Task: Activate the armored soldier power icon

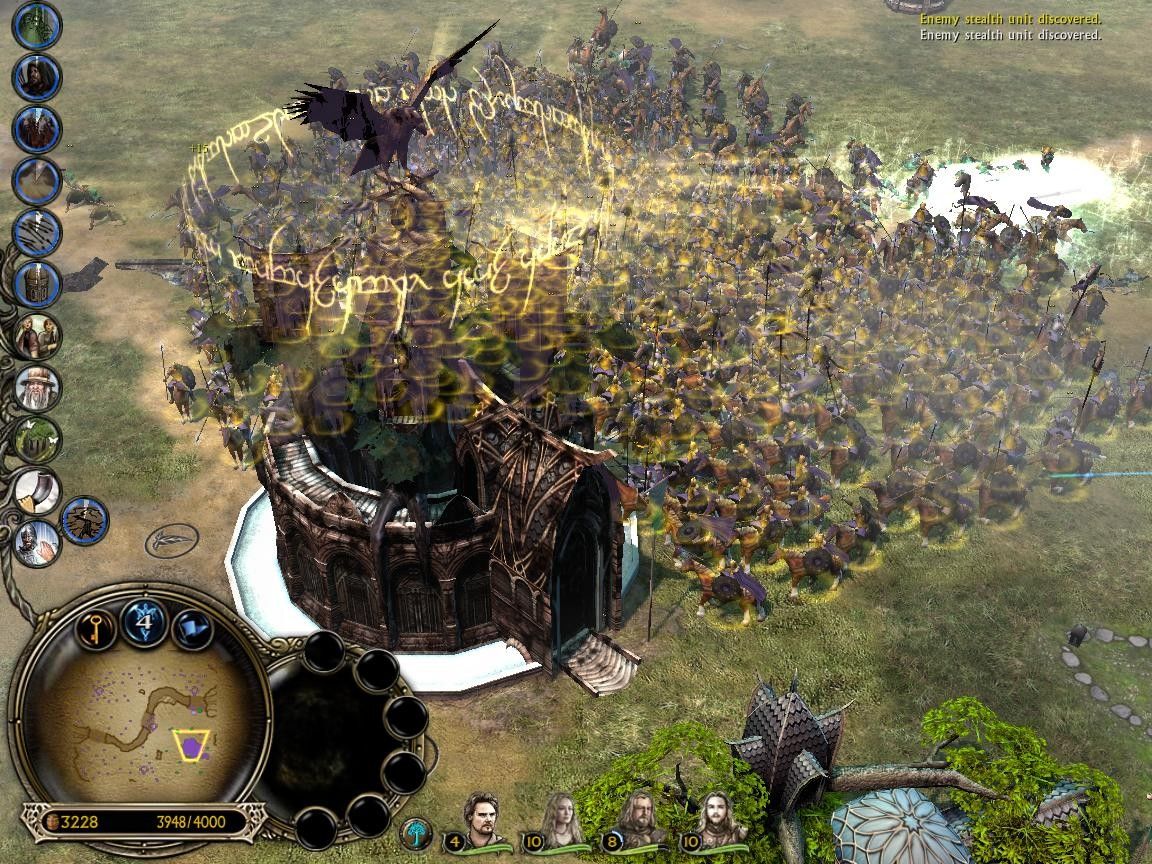Action: click(38, 543)
